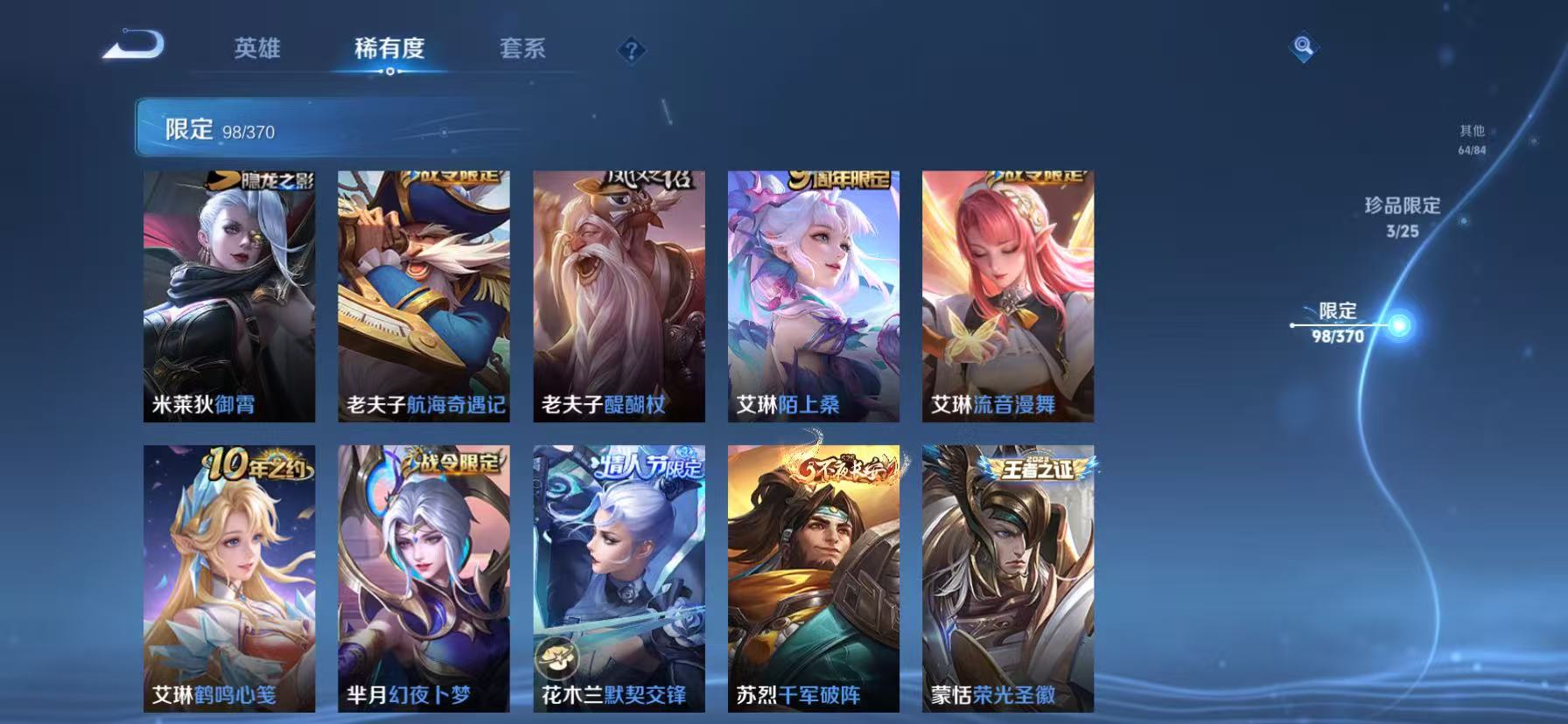The image size is (1568, 724).
Task: Jump to 其他 64/84 on the right timeline
Action: [1470, 138]
